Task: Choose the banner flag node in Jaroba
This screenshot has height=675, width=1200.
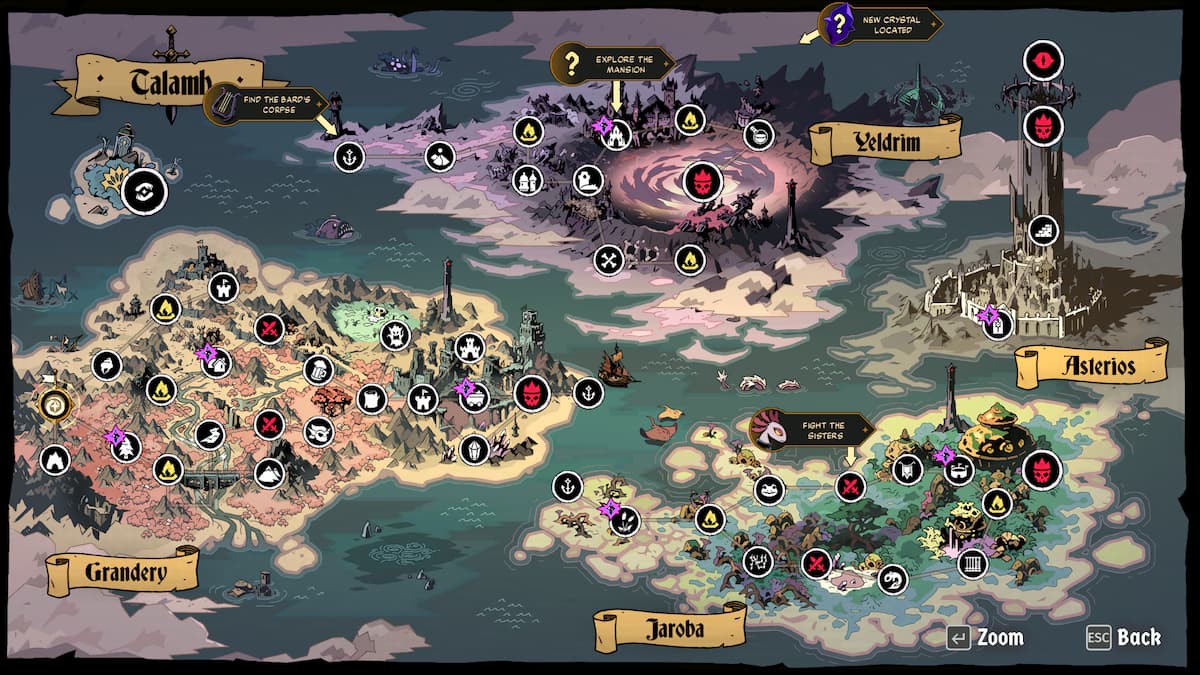Action: point(907,468)
